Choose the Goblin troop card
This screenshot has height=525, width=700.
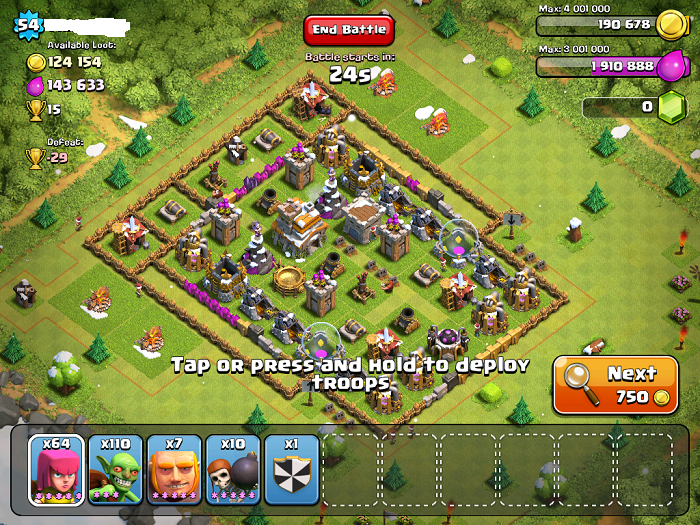click(116, 469)
